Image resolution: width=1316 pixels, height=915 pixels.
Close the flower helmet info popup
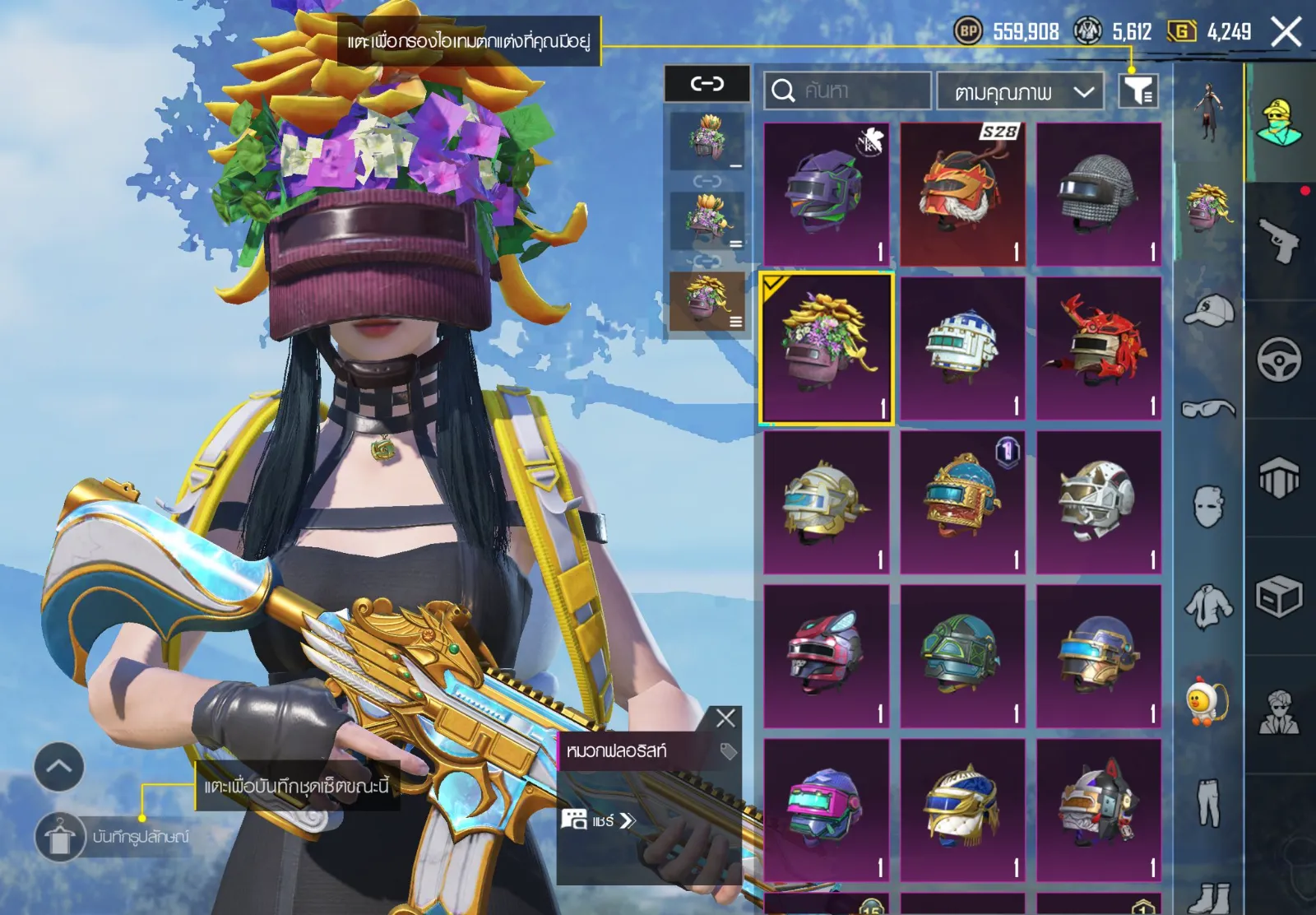pyautogui.click(x=725, y=718)
